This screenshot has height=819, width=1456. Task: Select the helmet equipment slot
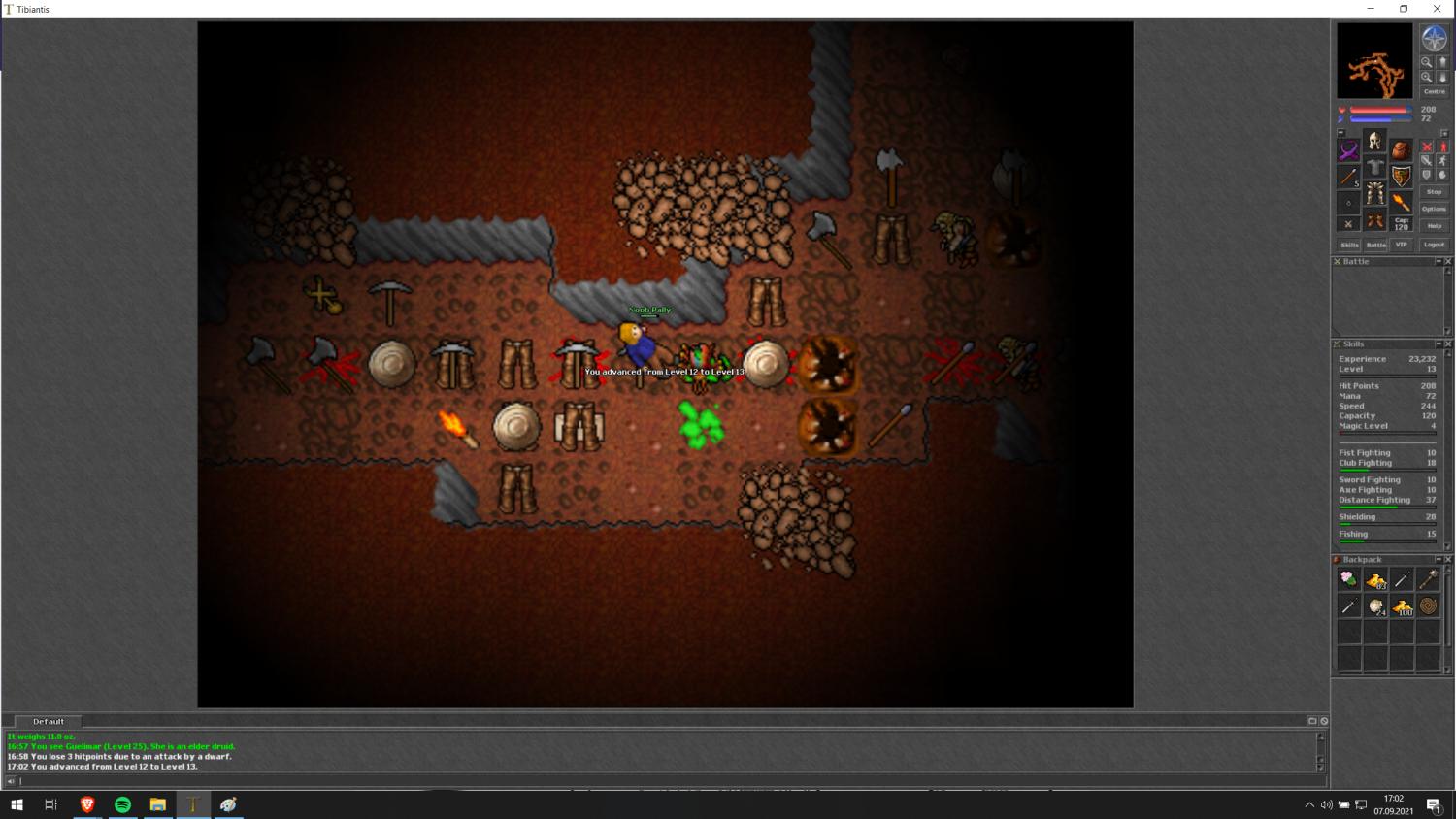1374,142
